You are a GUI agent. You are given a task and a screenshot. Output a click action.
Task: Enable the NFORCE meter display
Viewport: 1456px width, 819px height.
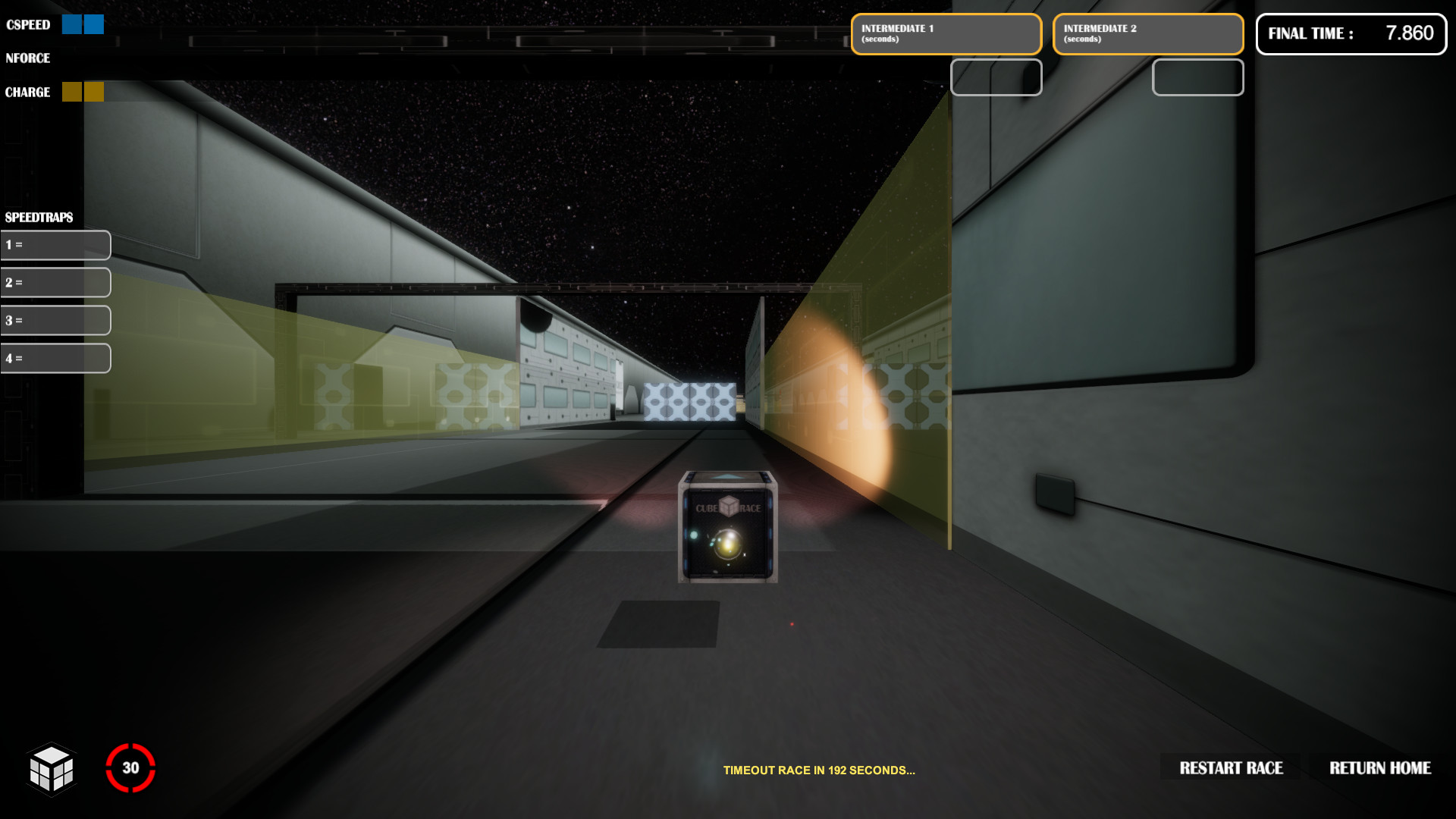[x=29, y=58]
